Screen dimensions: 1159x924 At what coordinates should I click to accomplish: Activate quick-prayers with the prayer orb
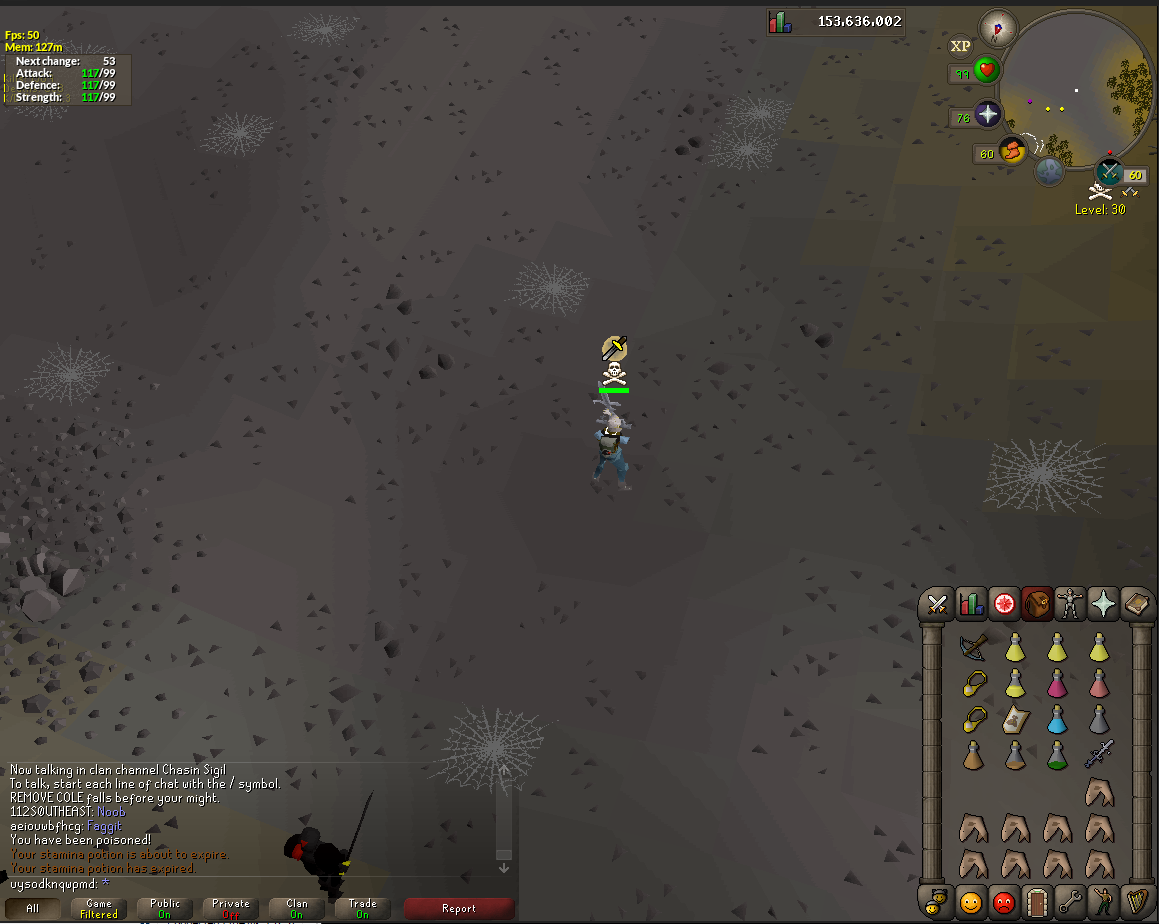coord(988,115)
